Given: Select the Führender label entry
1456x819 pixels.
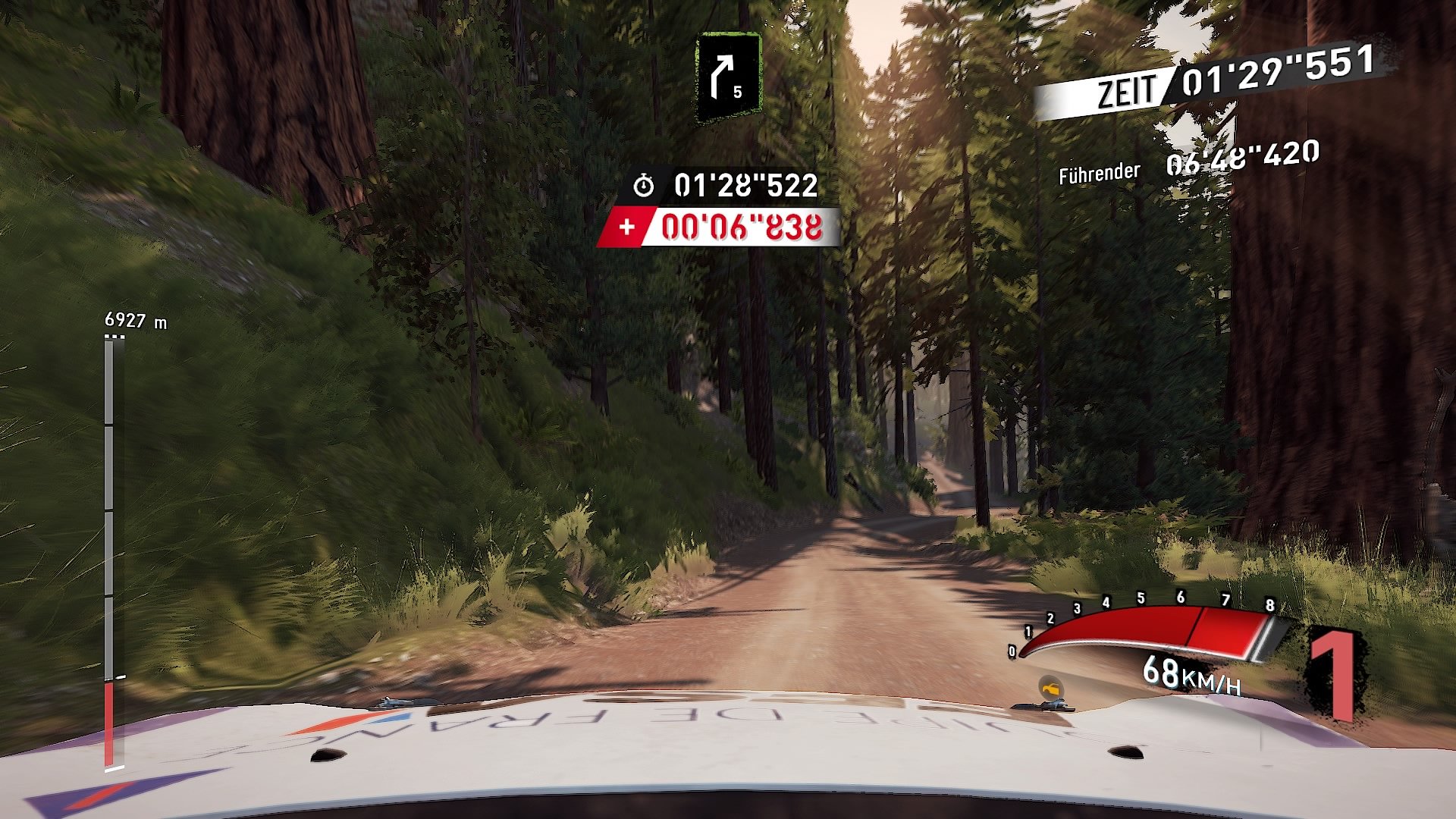Looking at the screenshot, I should pos(1098,171).
